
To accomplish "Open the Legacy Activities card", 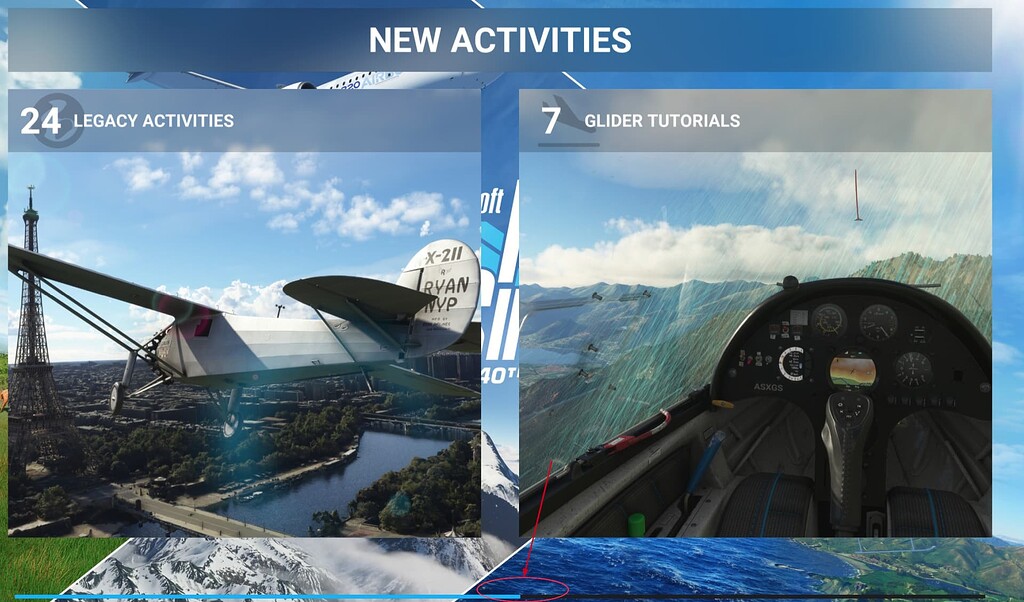I will click(x=244, y=313).
